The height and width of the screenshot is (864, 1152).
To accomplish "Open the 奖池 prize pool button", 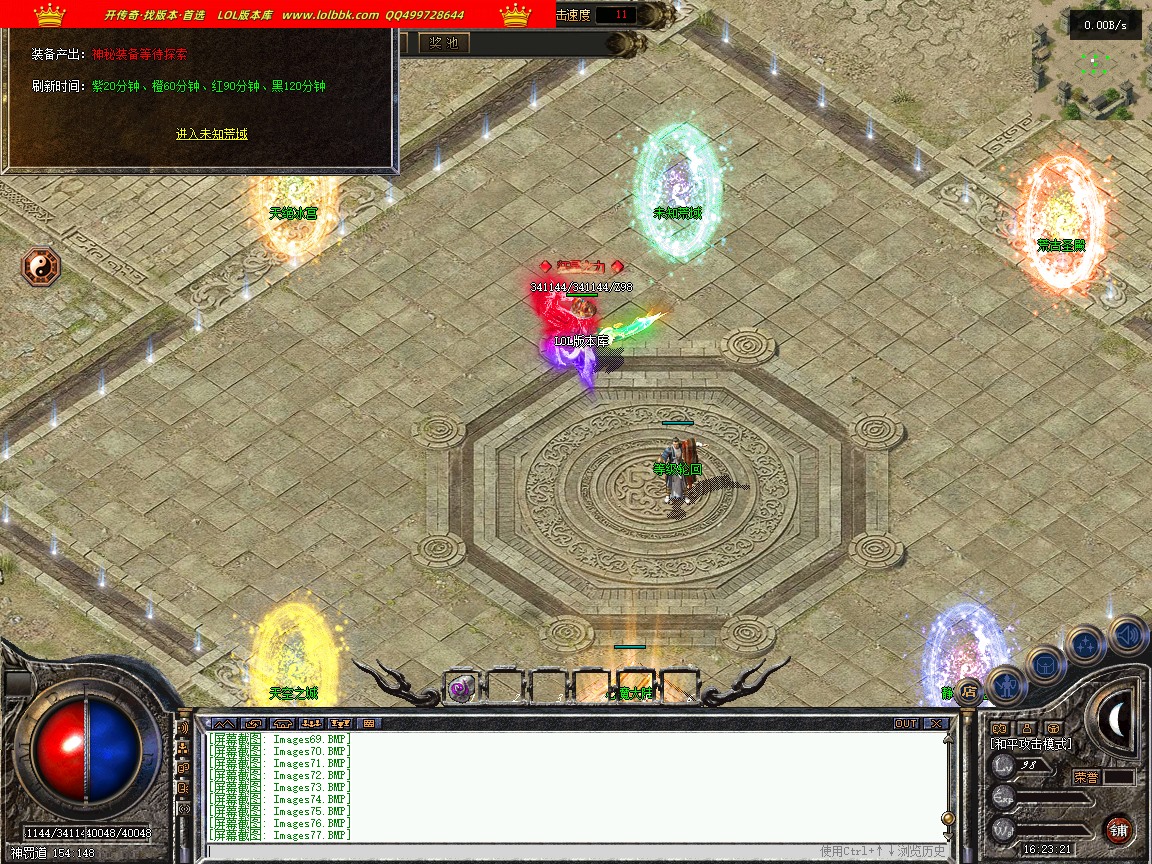I will pos(443,43).
